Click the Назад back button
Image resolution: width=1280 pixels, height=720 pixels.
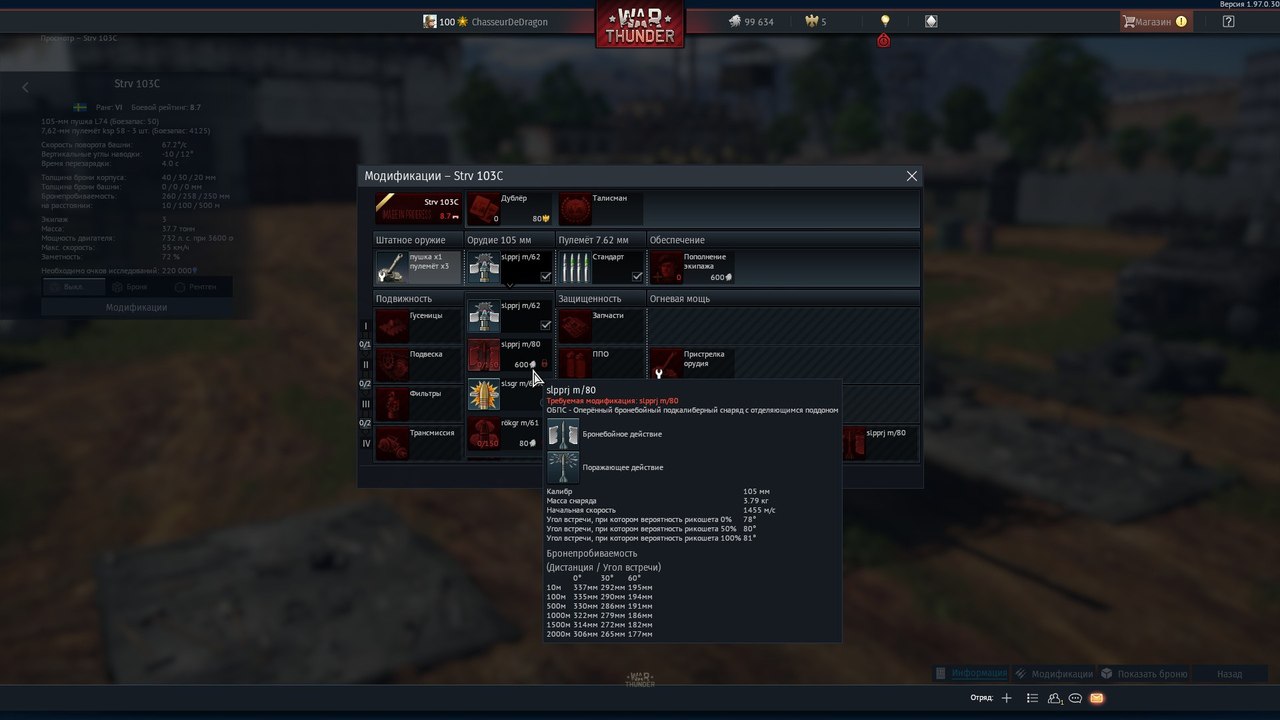(x=1229, y=674)
